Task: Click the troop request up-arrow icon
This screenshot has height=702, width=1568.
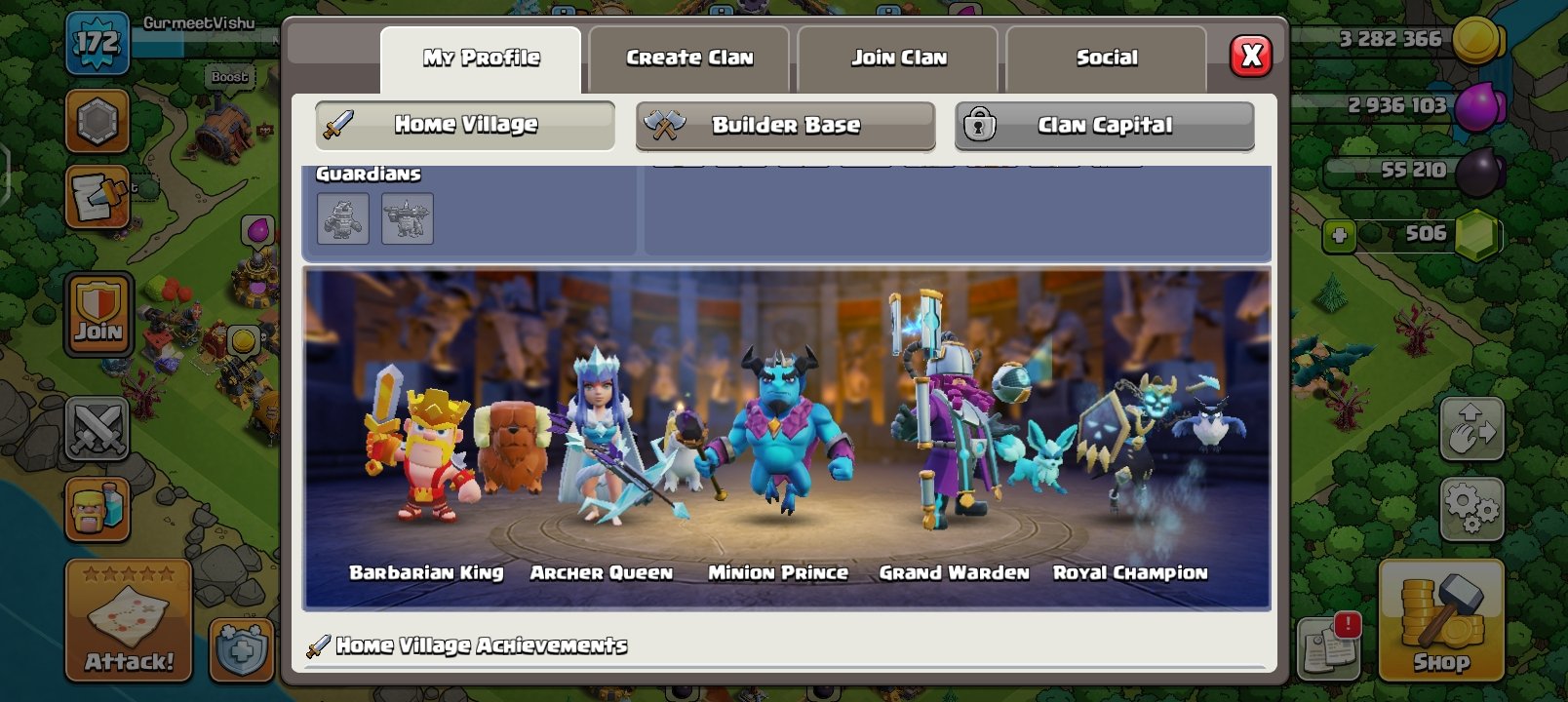Action: (1471, 429)
